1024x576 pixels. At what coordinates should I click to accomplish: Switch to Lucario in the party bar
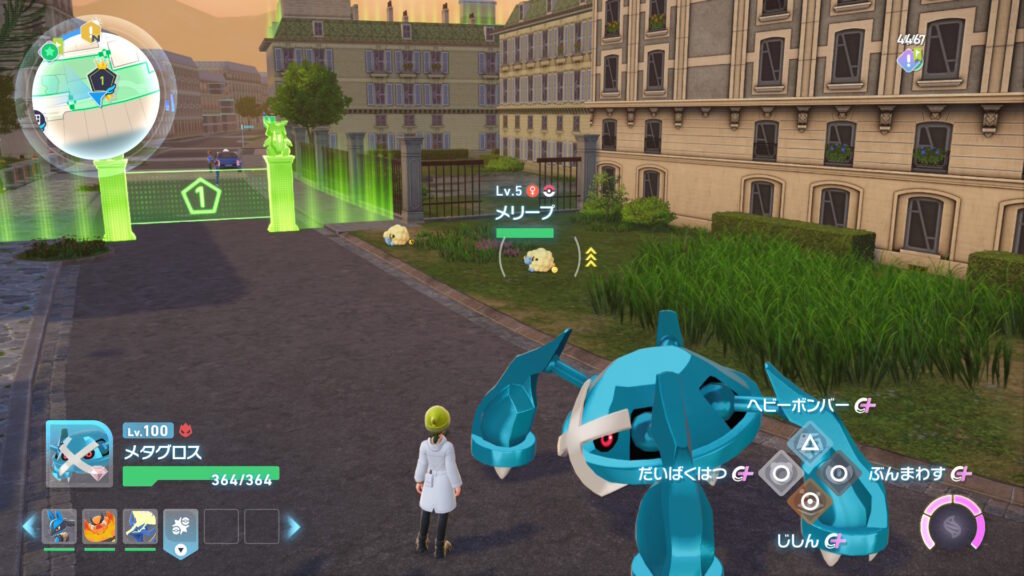tap(59, 525)
